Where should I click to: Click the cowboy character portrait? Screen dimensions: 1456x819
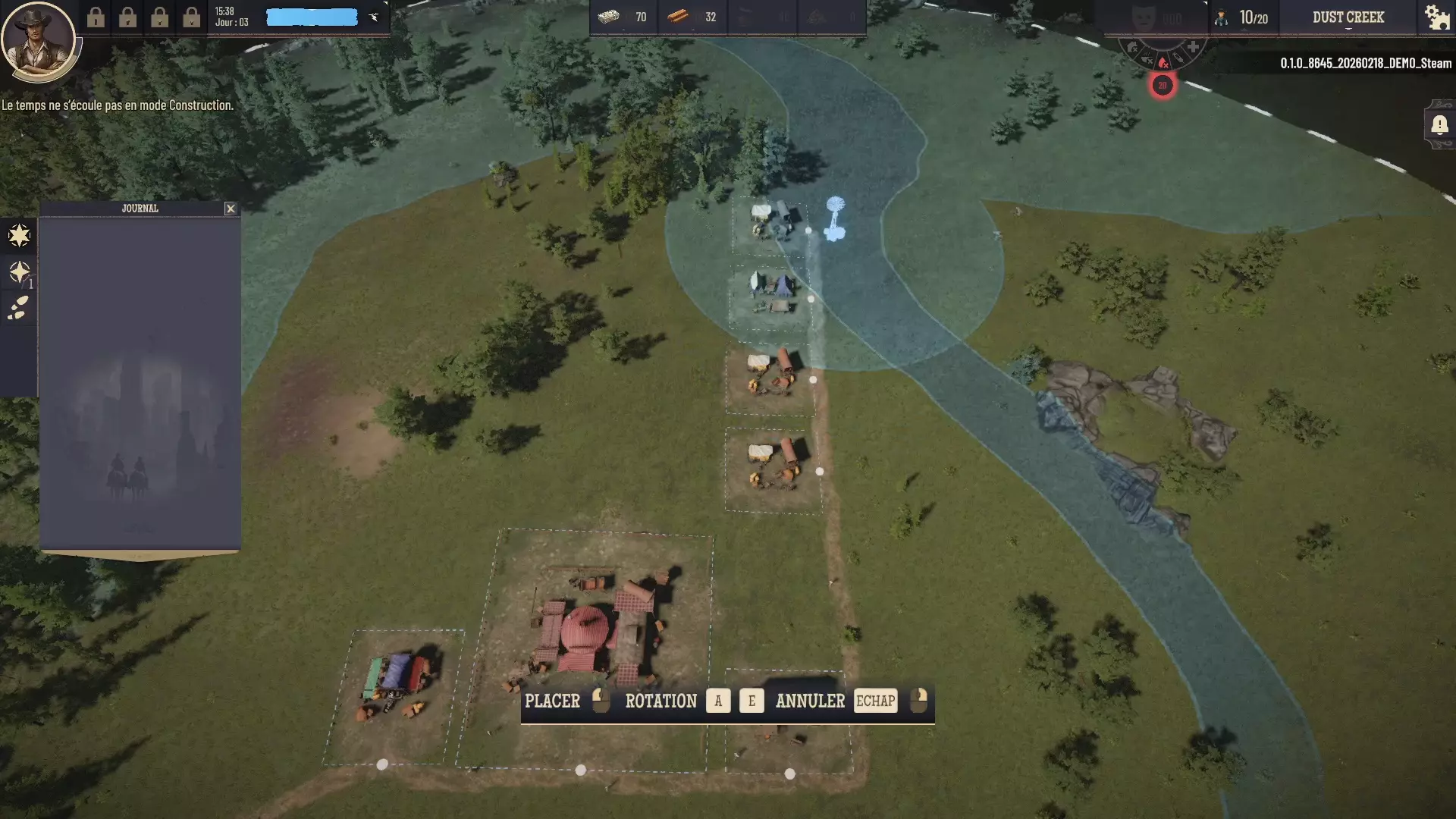37,39
